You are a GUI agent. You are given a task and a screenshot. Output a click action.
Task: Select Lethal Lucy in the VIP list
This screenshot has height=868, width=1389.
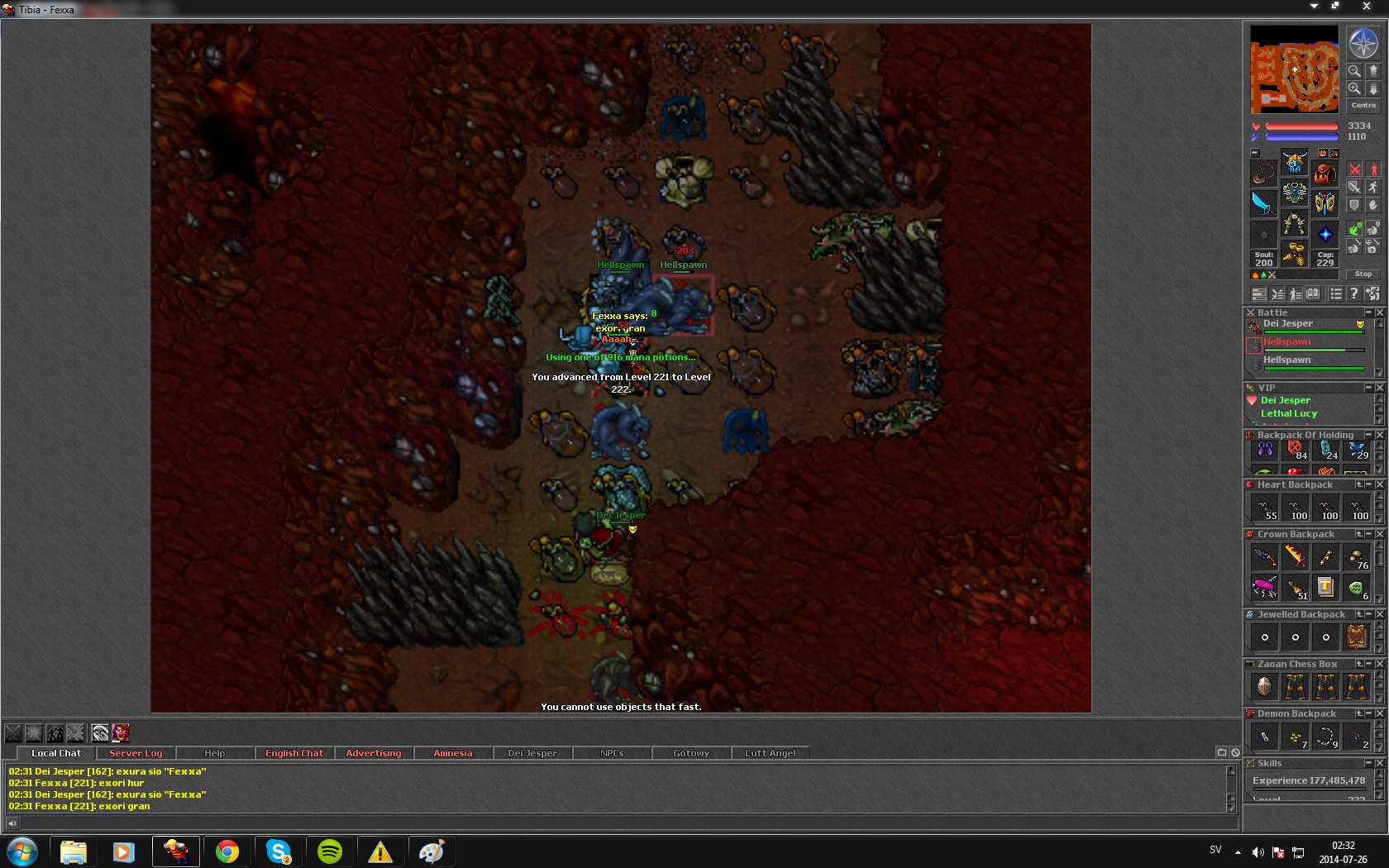(1288, 413)
